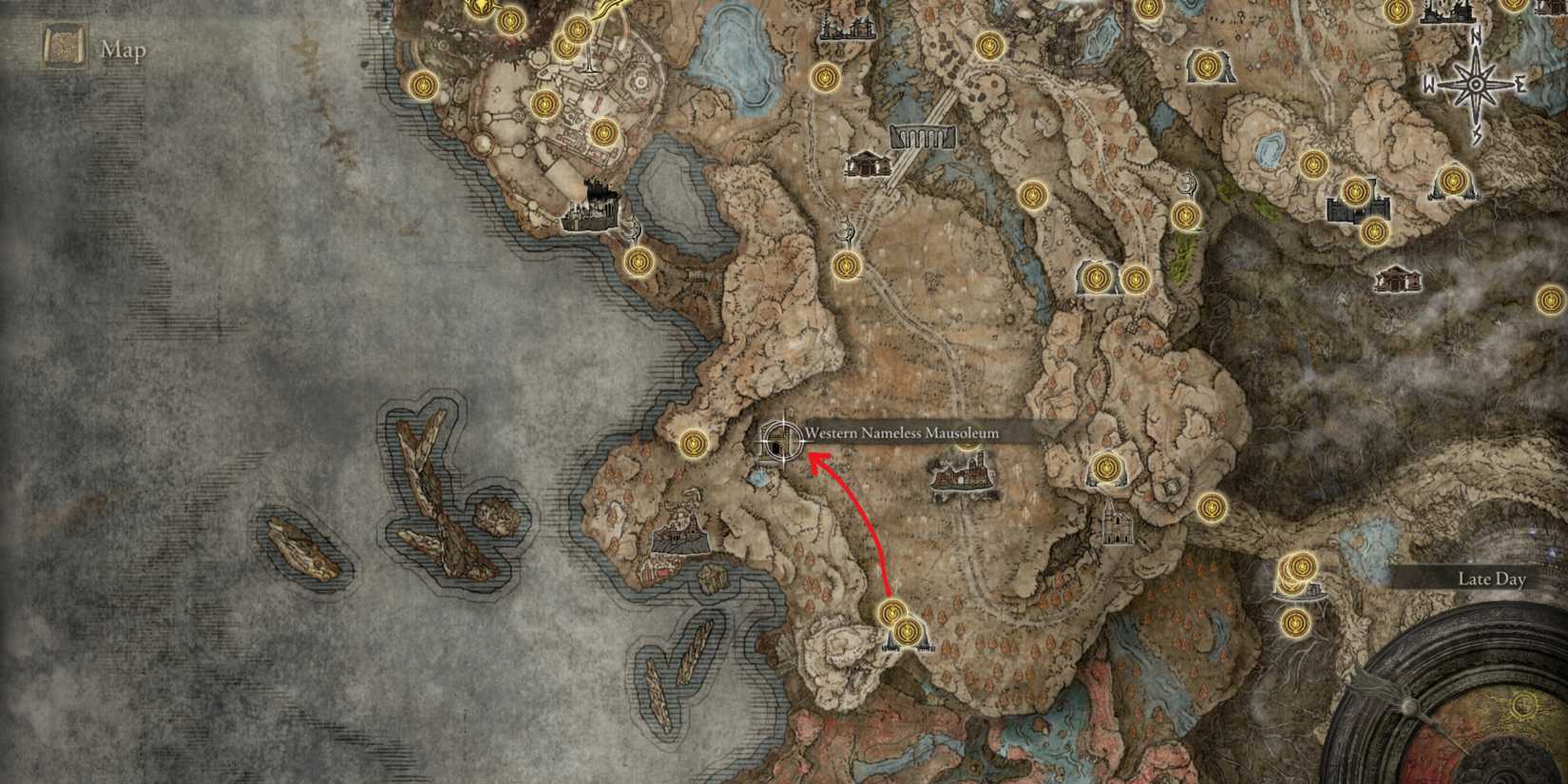Viewport: 1568px width, 784px height.
Task: Click the compass rose in the top-right corner
Action: tap(1476, 84)
